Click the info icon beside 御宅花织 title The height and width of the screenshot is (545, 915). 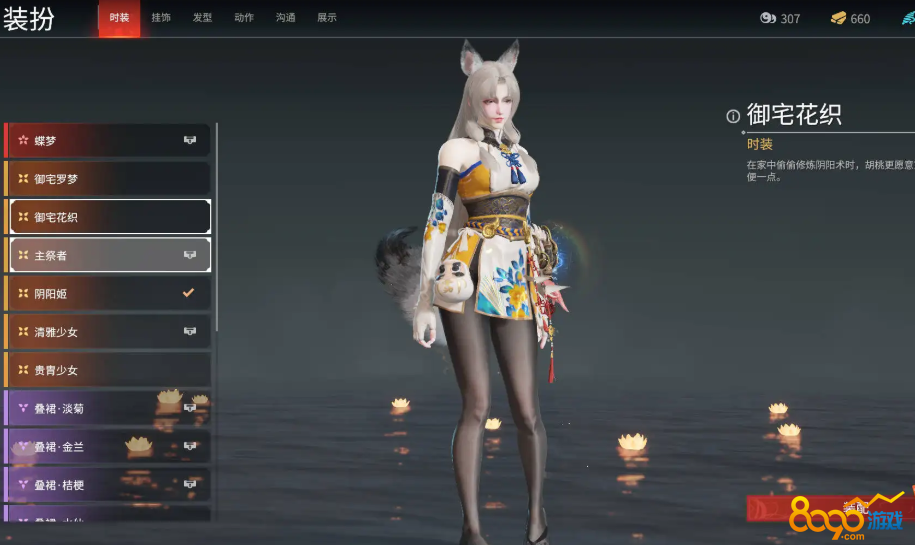click(x=733, y=116)
